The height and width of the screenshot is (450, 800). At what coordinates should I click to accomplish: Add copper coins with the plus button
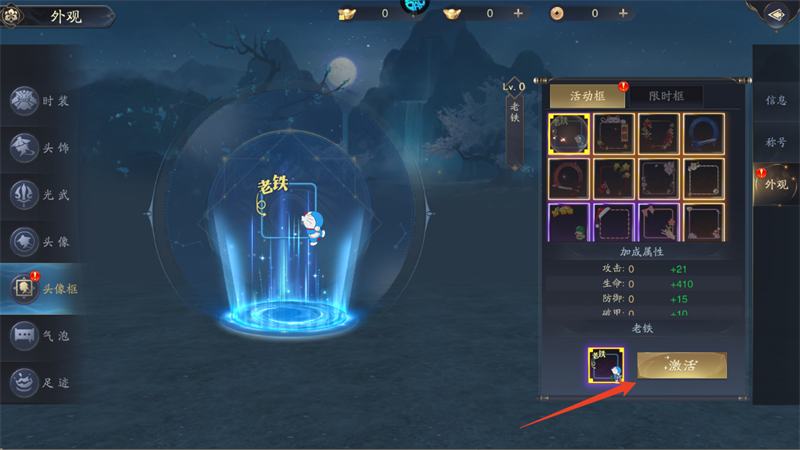coord(624,13)
